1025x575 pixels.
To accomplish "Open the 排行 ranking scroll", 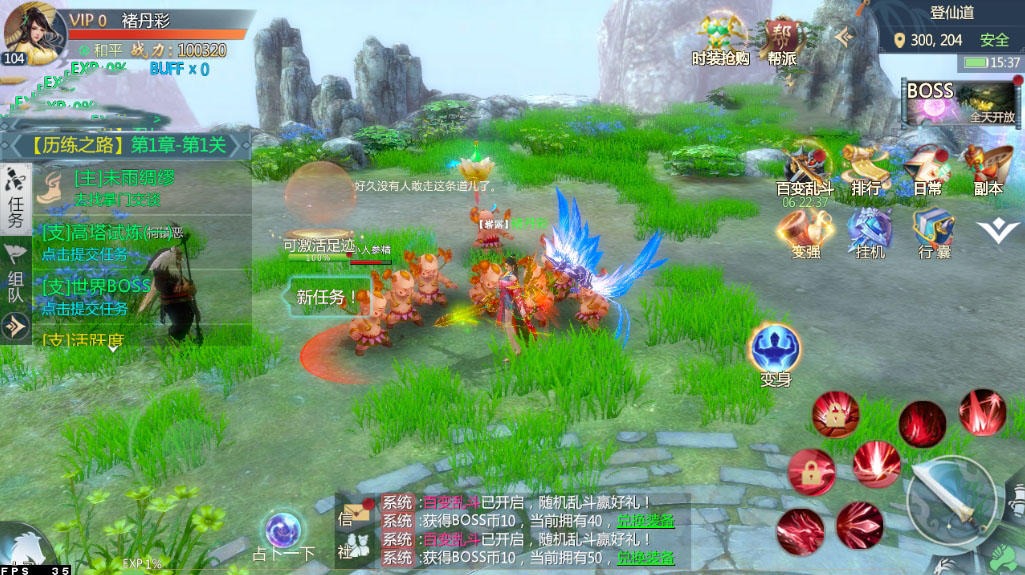I will [x=866, y=166].
